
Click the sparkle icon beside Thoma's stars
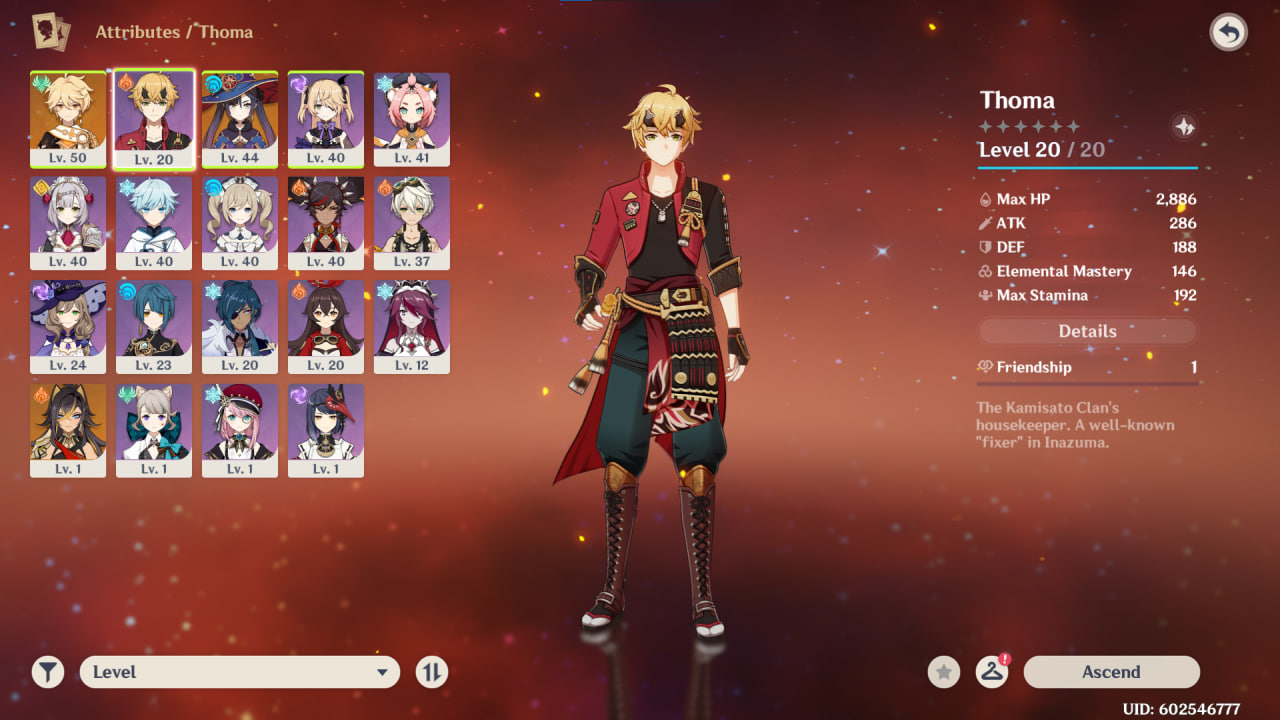[1184, 127]
